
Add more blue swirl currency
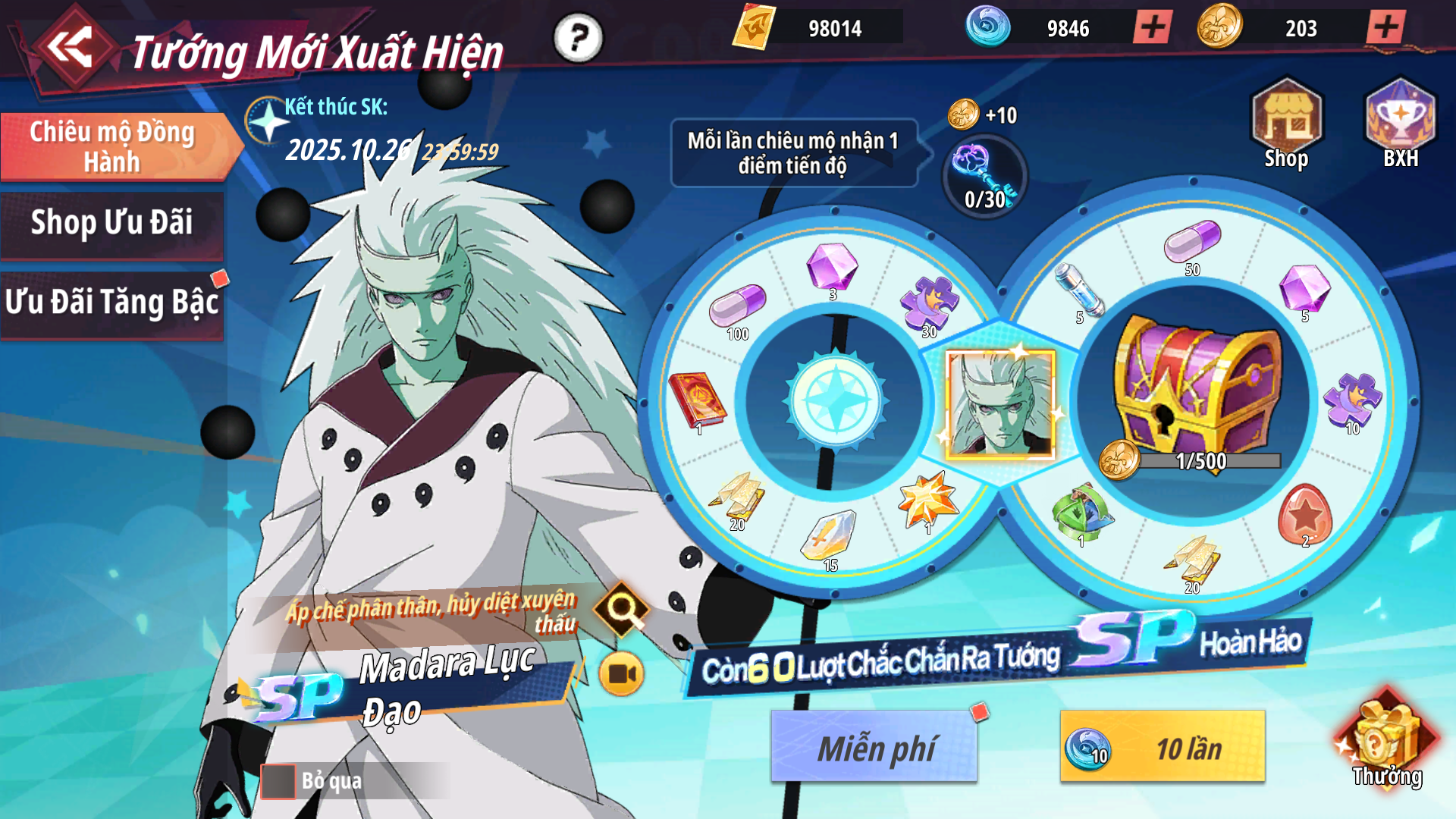click(x=1153, y=28)
